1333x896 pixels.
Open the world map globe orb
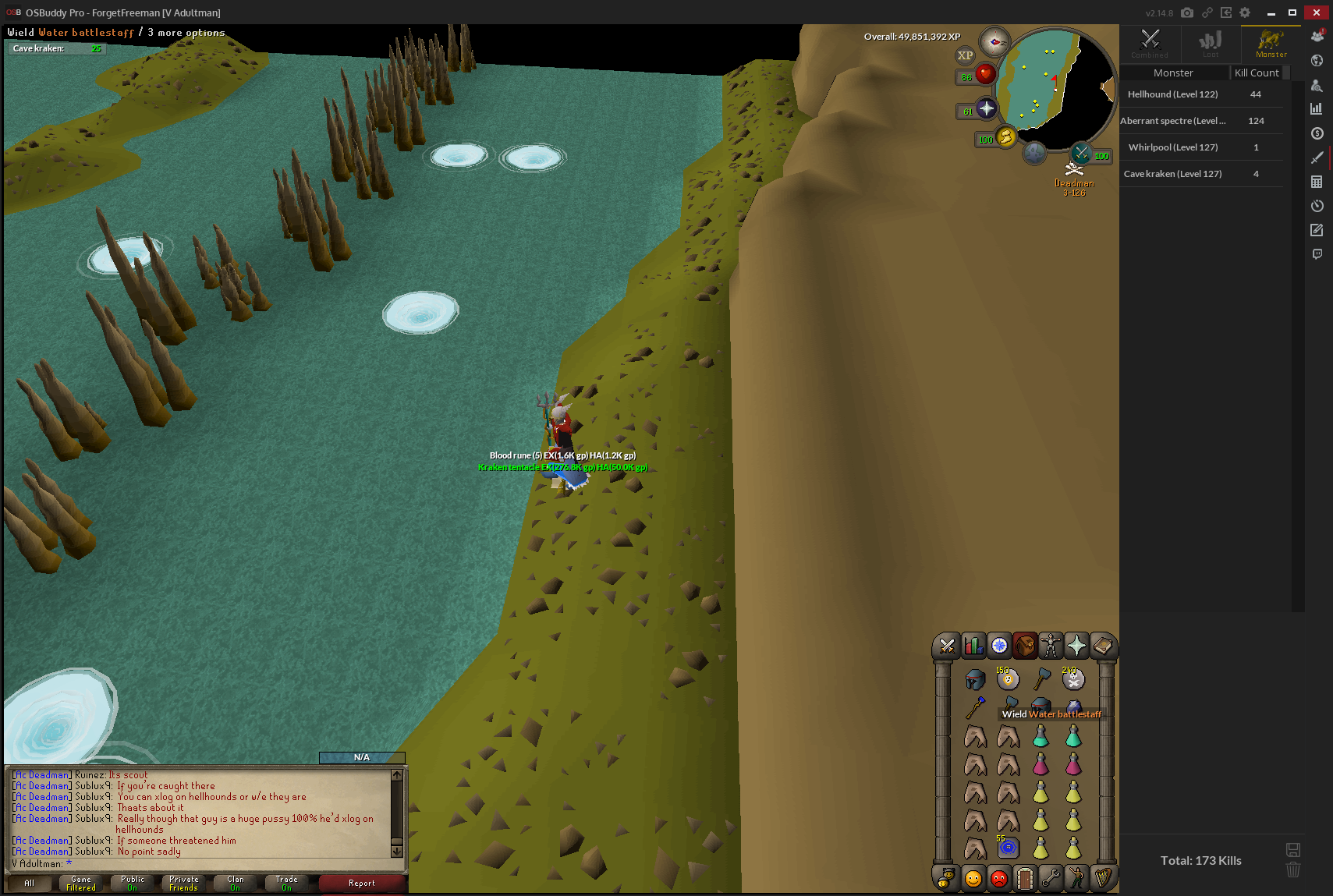(1034, 153)
